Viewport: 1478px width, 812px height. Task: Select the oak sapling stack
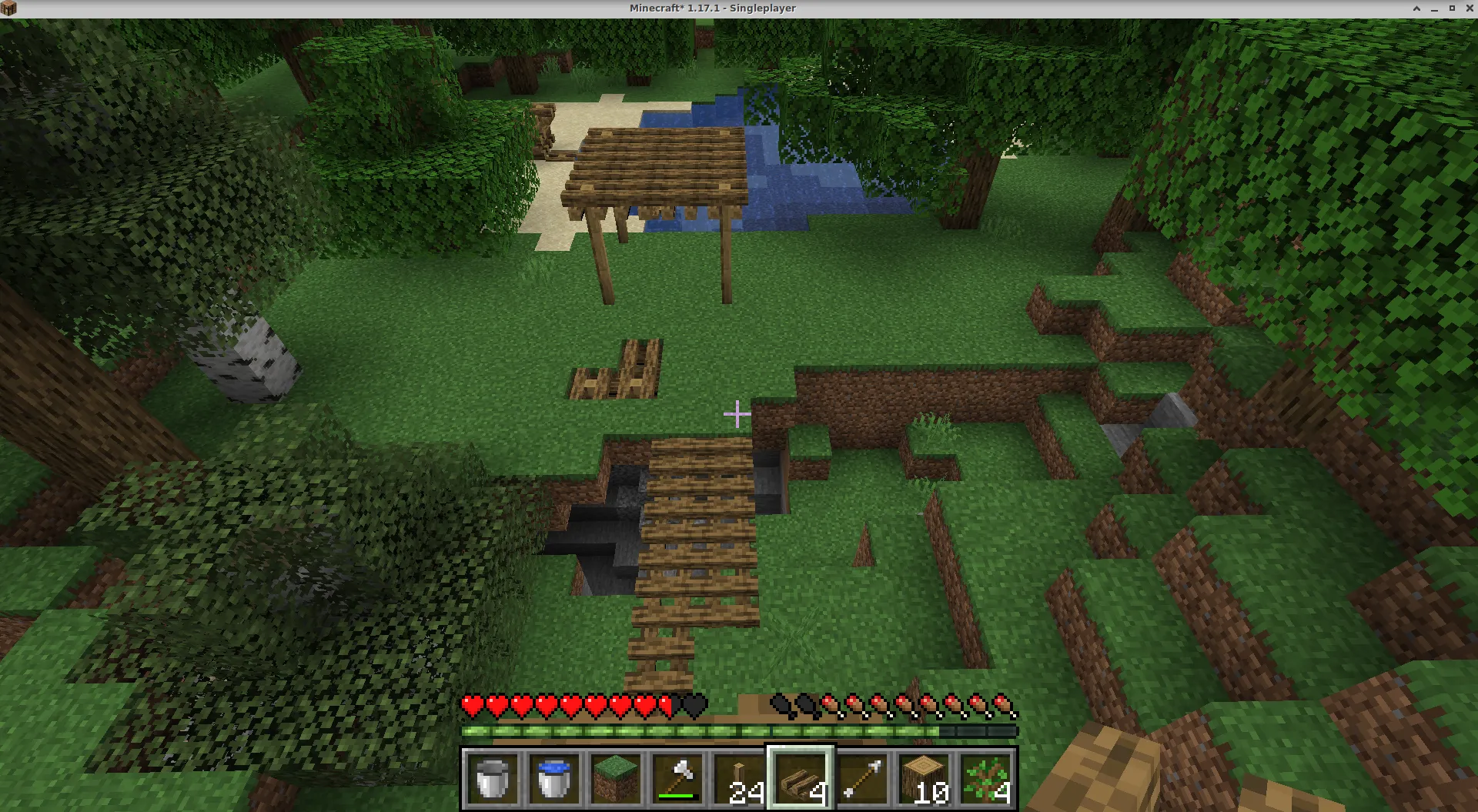(984, 779)
